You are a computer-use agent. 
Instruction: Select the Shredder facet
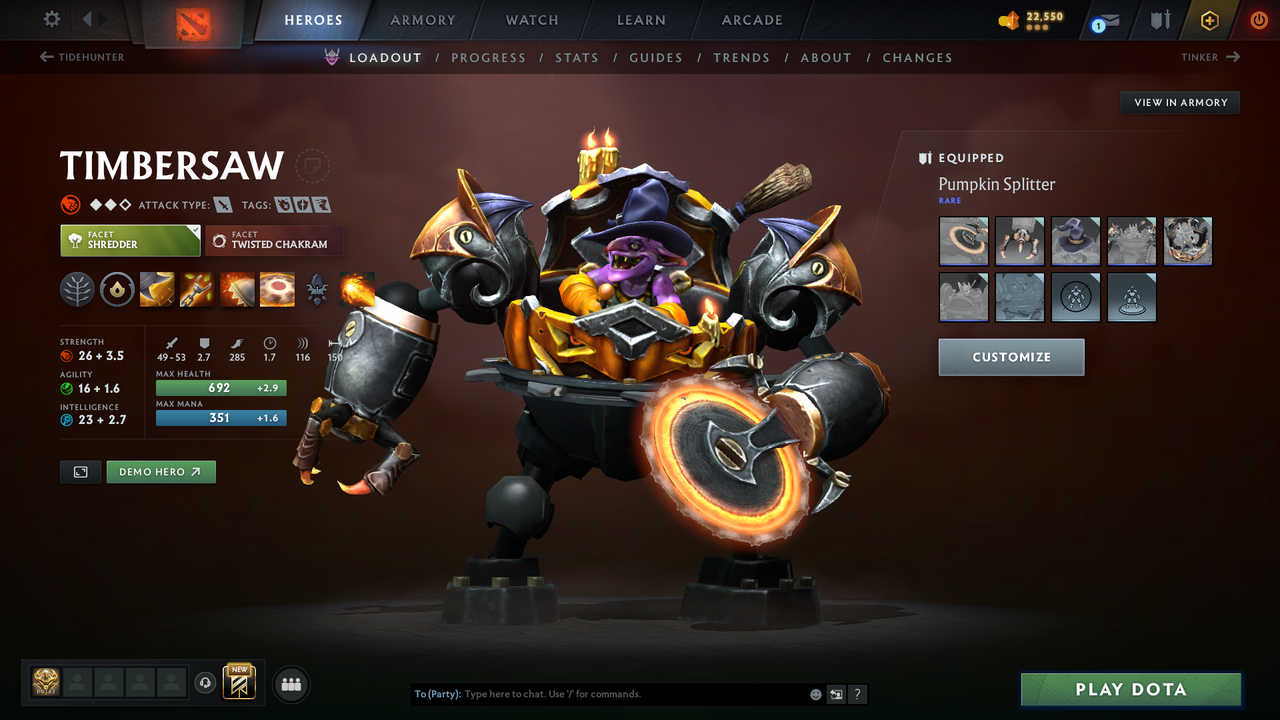(x=130, y=241)
